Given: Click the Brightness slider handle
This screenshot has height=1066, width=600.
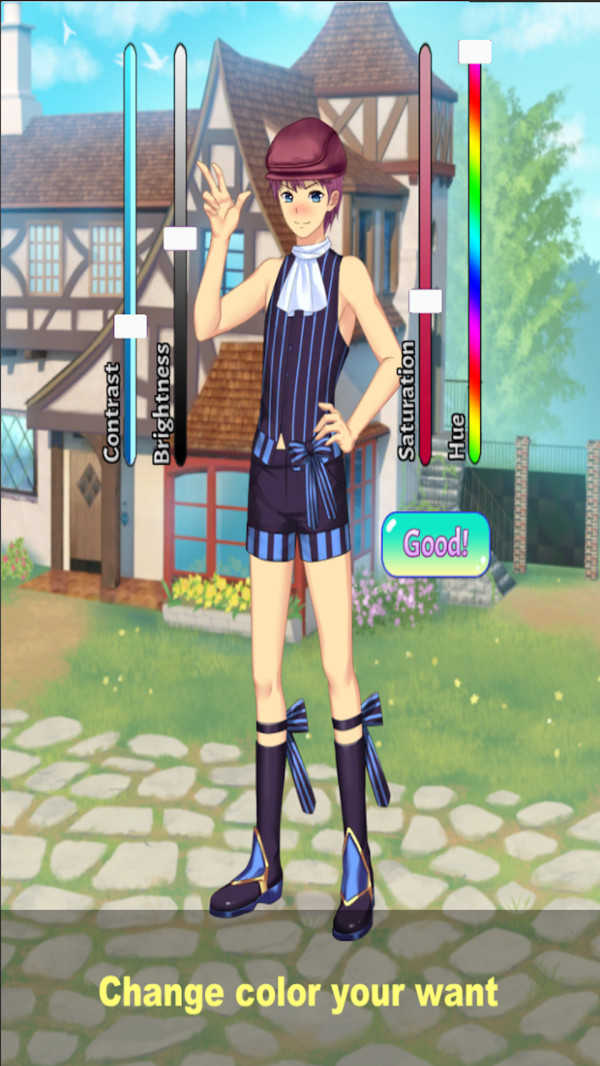Looking at the screenshot, I should [x=180, y=239].
